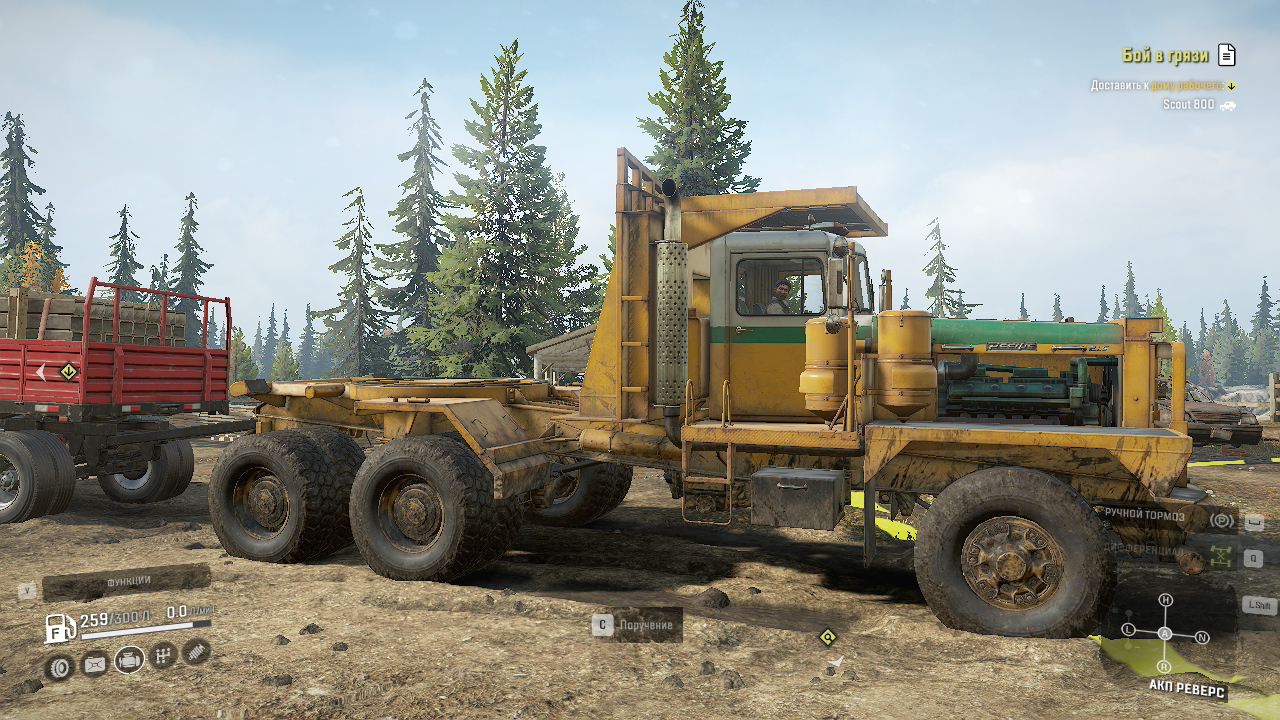1280x720 pixels.
Task: Select the wheel damage status icon
Action: click(x=59, y=667)
